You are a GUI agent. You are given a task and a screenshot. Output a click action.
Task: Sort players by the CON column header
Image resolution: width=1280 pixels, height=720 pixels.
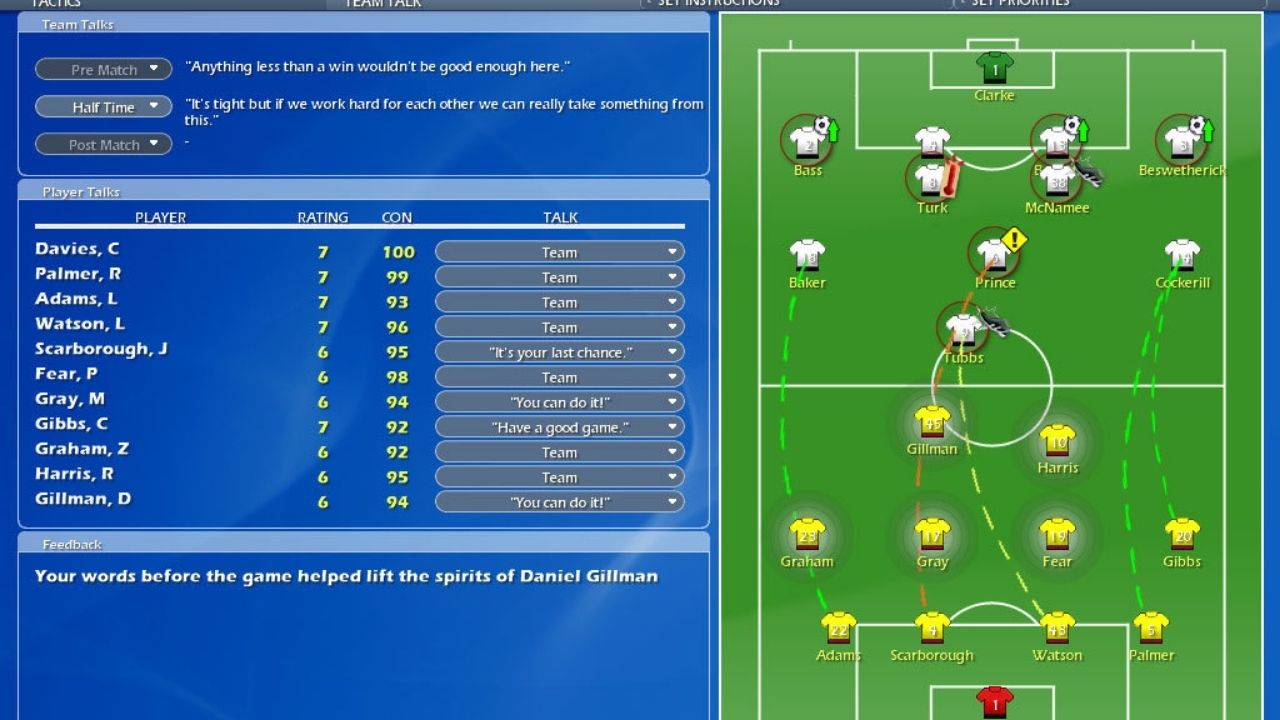(x=397, y=217)
